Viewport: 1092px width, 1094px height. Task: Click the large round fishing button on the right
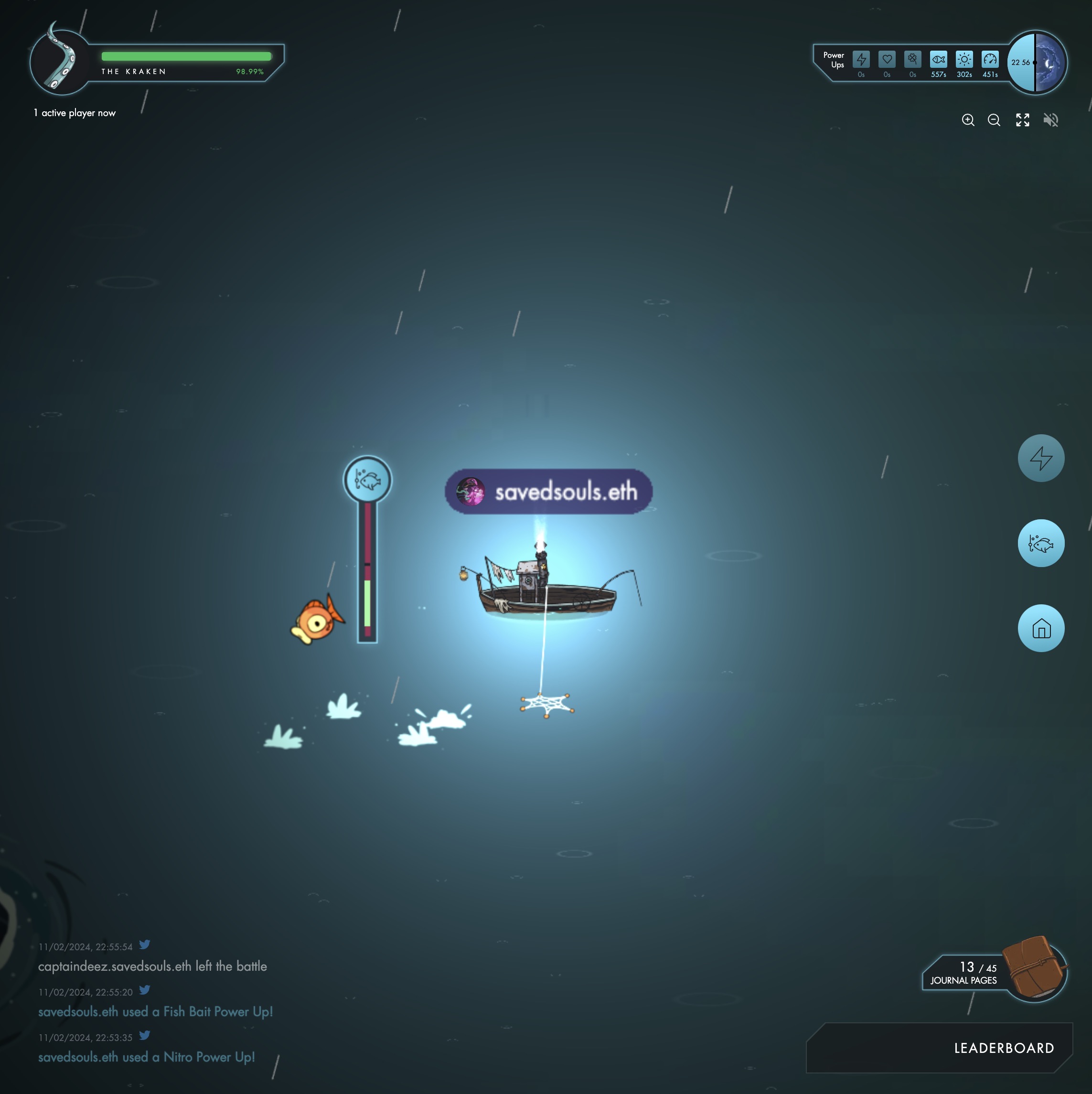coord(1040,544)
